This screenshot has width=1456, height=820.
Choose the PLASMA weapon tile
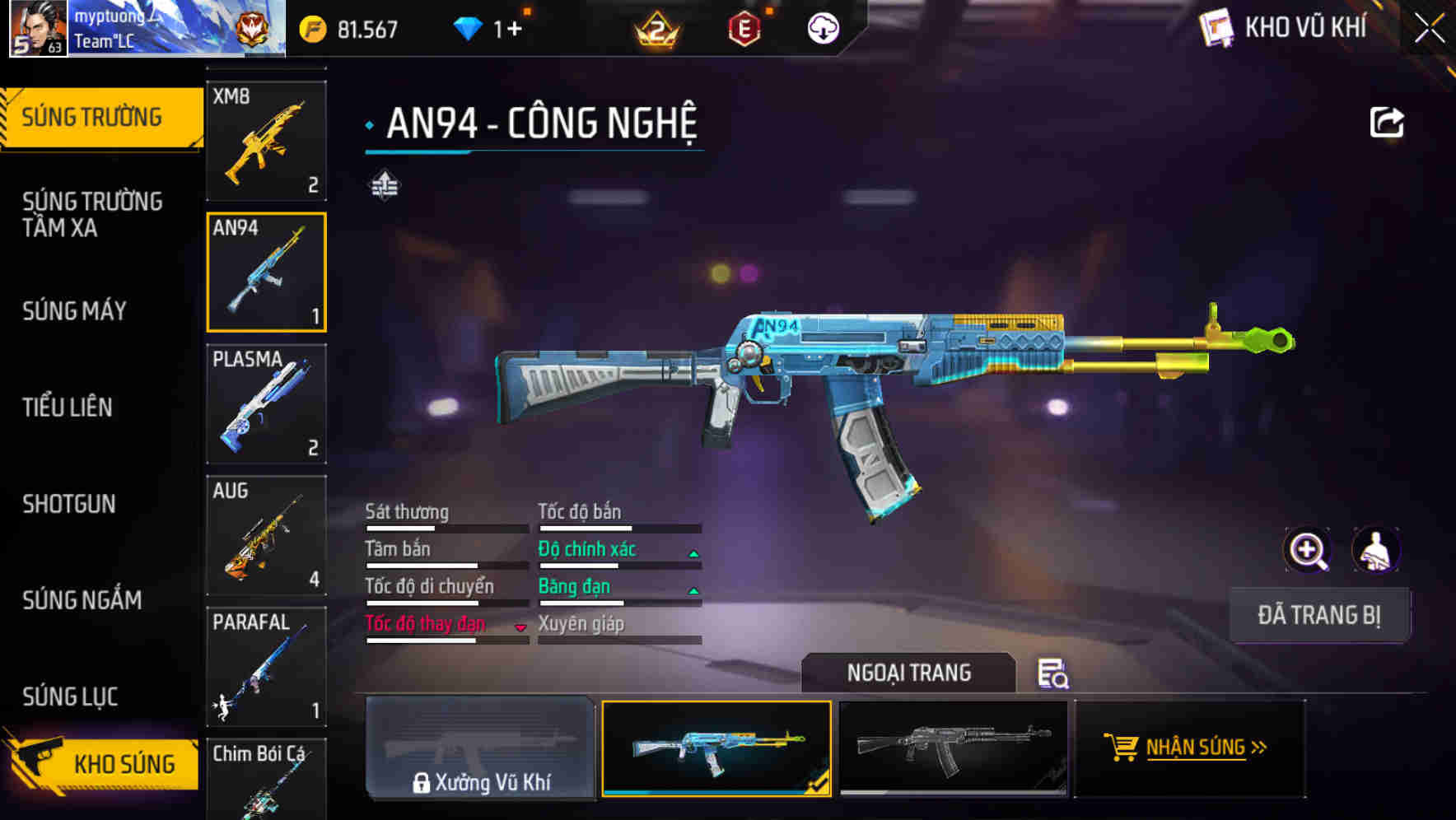click(266, 404)
